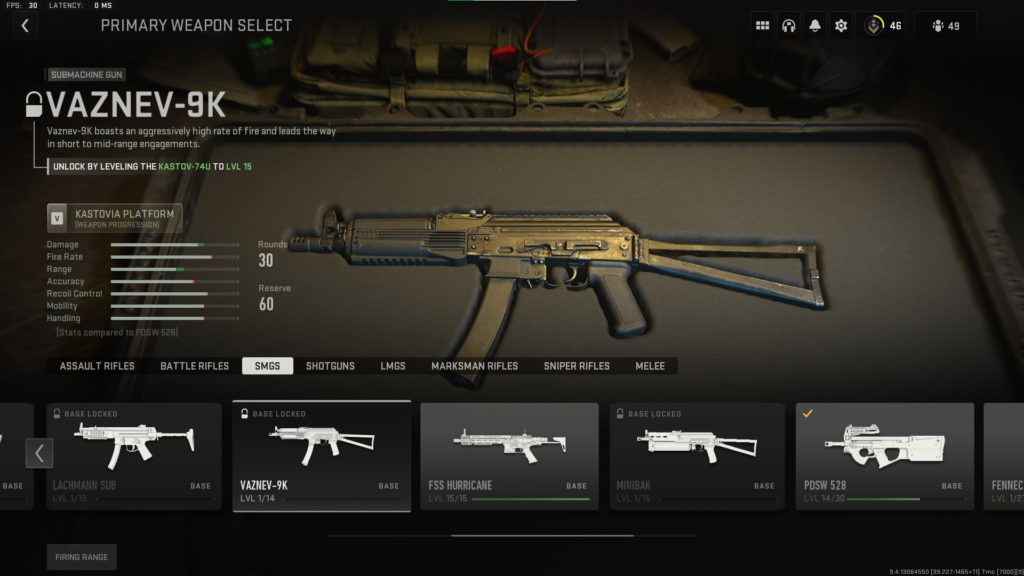
Task: Go back using the top-left arrow
Action: click(x=25, y=26)
